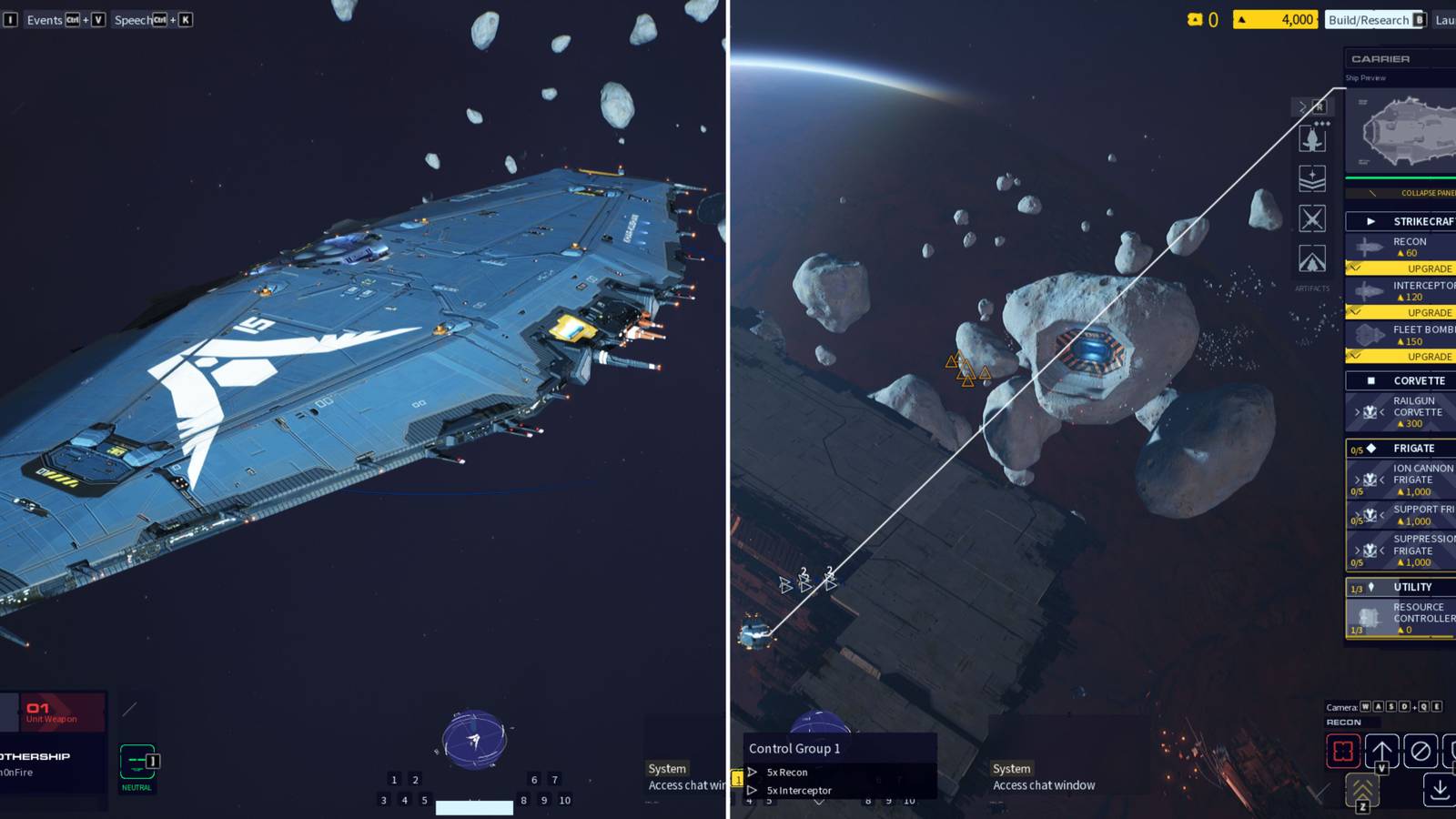Click the dock download-arrow command icon
The width and height of the screenshot is (1456, 819).
(1441, 789)
